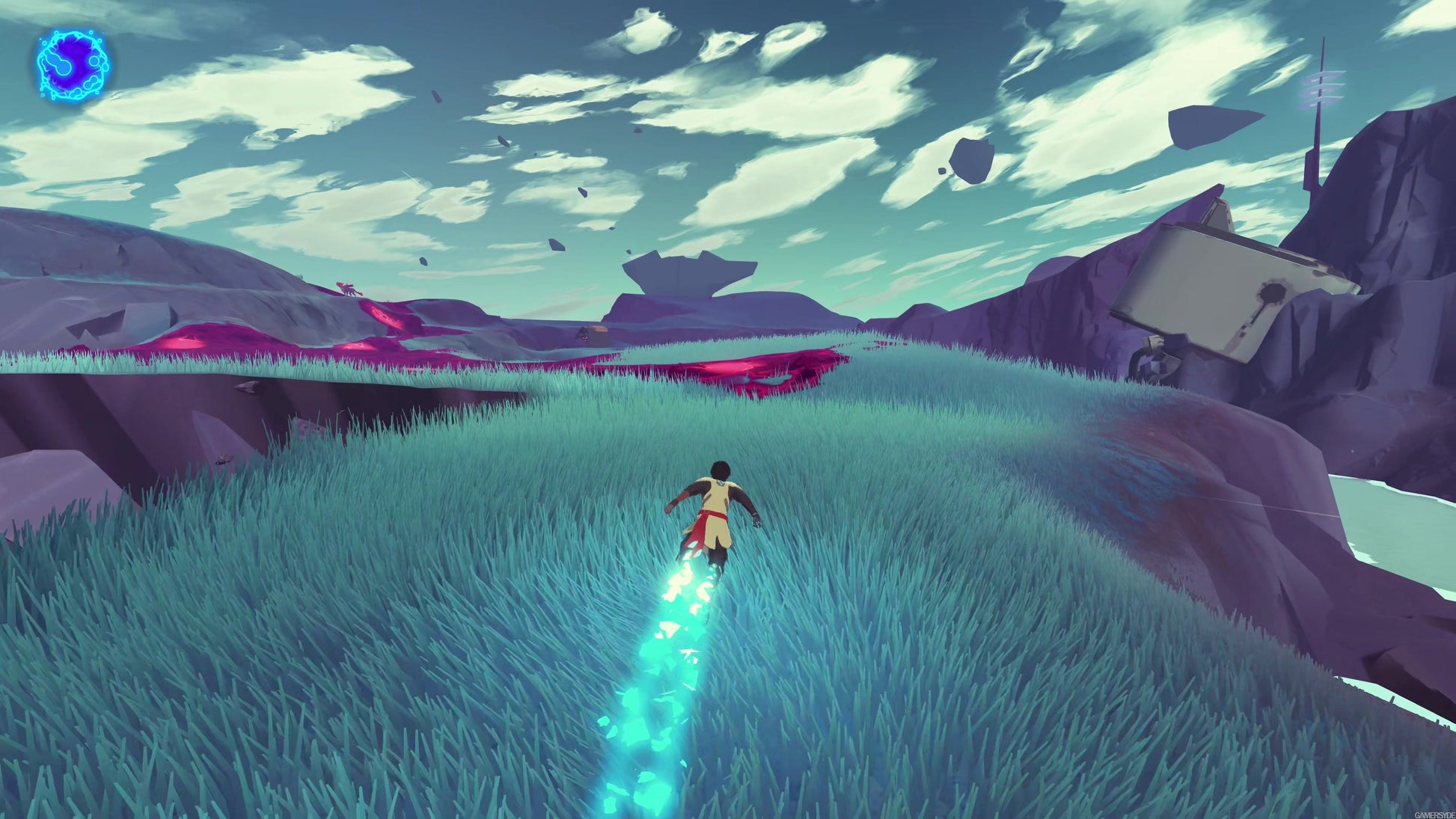
Task: Click the glowing blue Flow orb icon
Action: [73, 64]
